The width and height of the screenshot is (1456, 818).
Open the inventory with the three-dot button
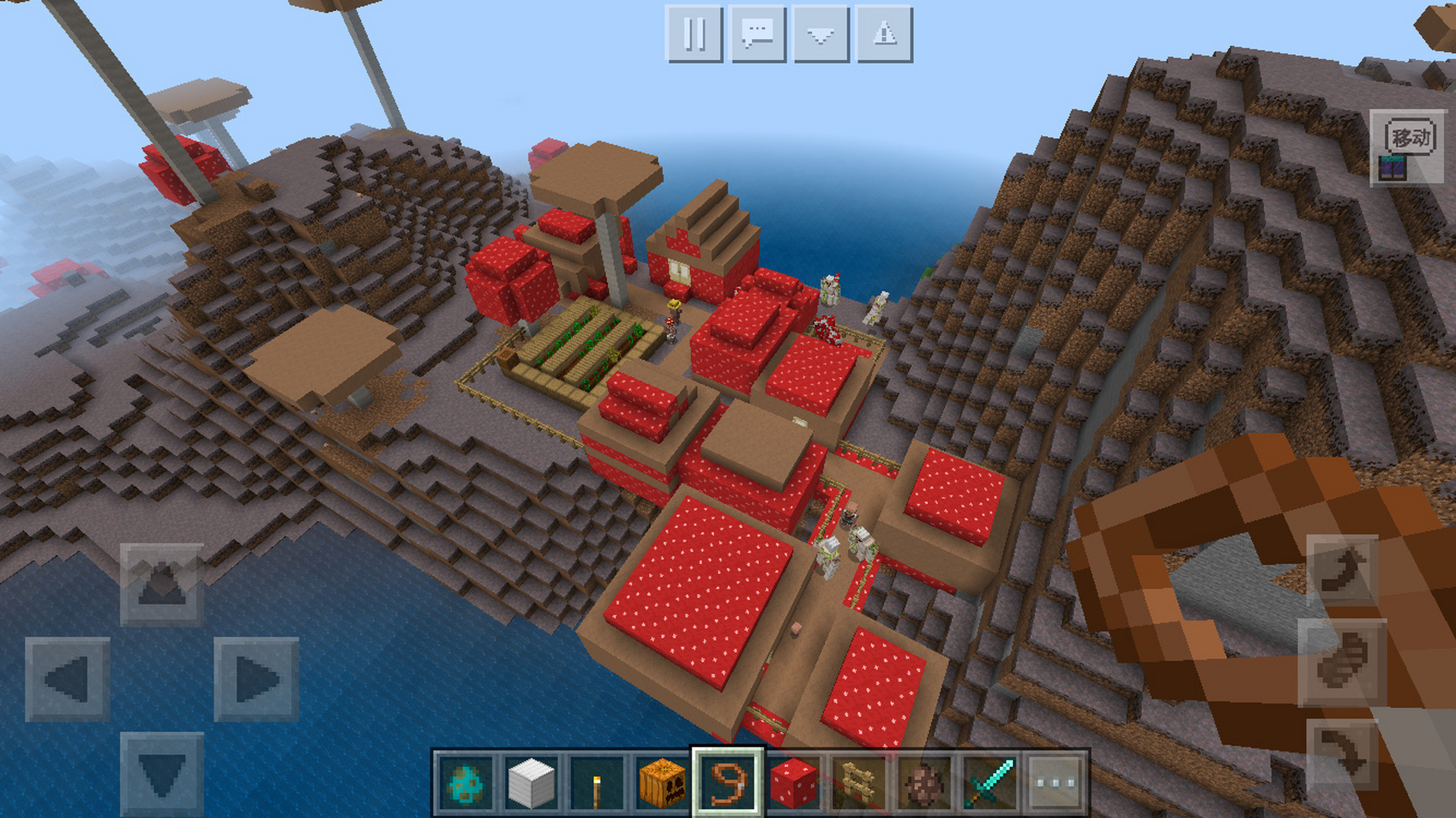(1056, 783)
